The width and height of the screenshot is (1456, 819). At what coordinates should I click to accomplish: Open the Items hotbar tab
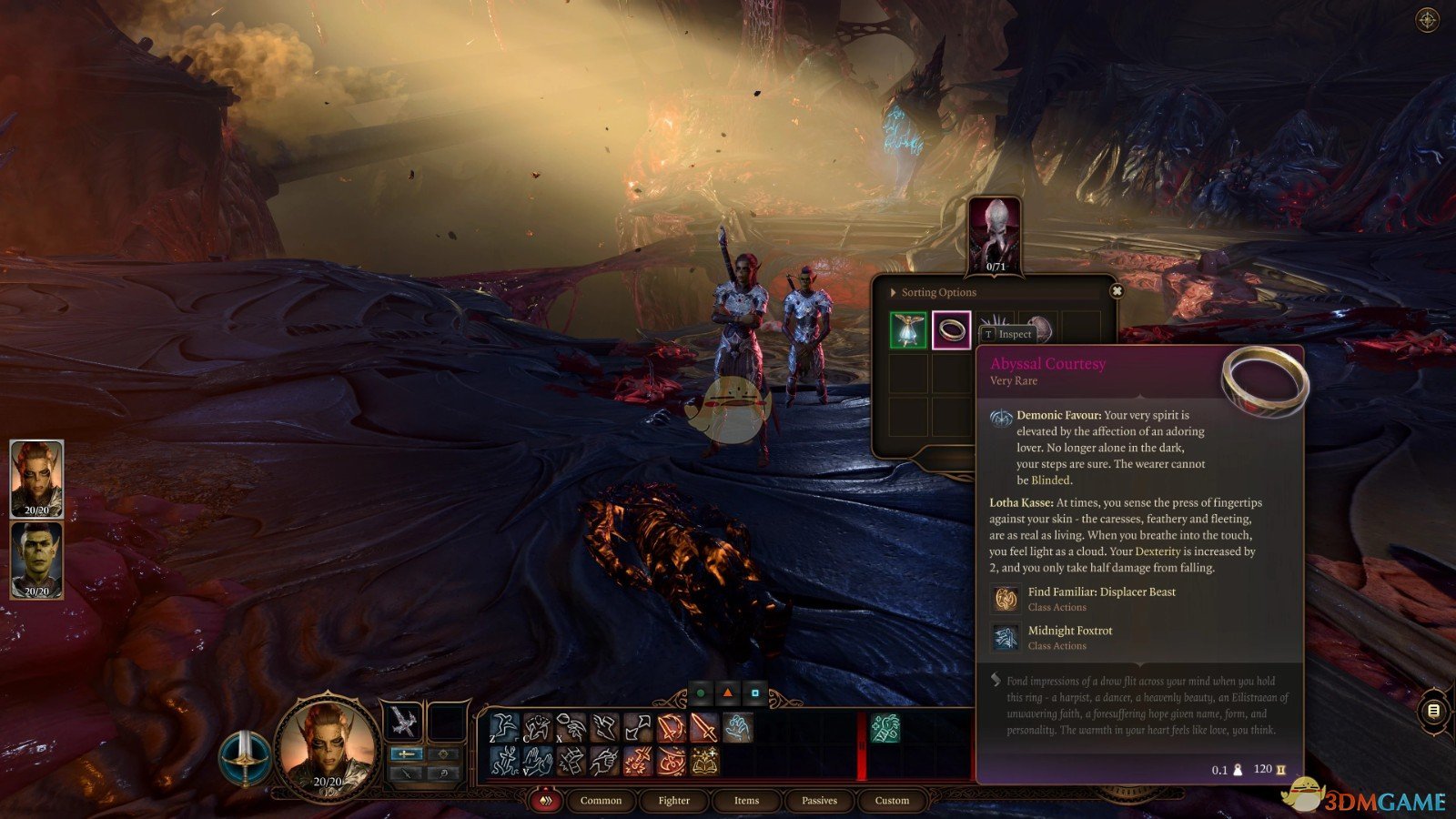(746, 801)
